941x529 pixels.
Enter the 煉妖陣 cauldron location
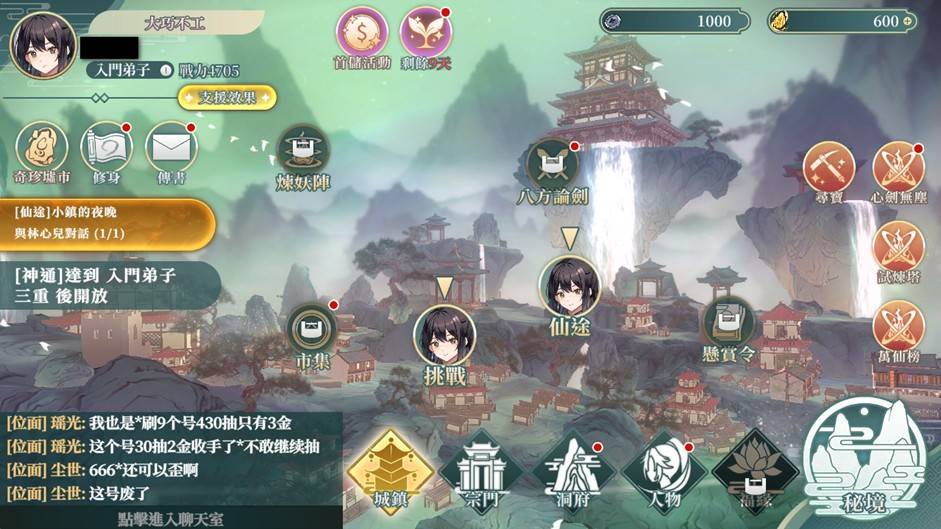coord(303,151)
